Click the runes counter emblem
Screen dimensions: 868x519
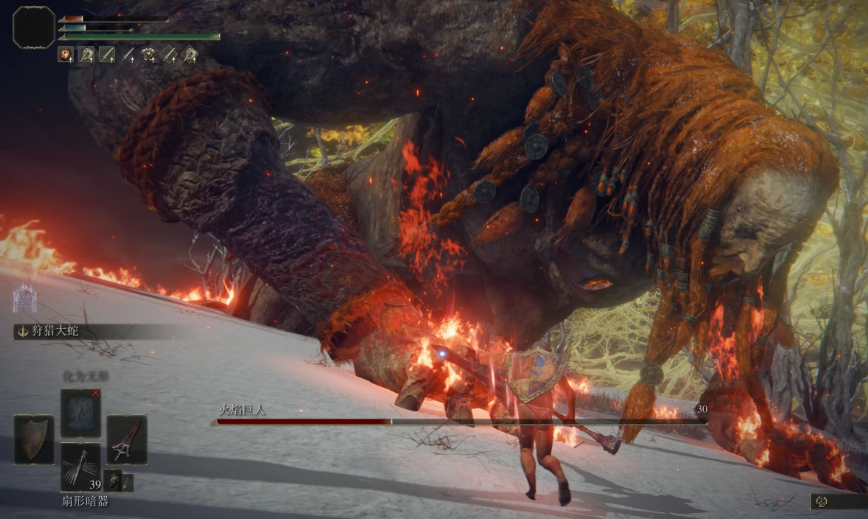tap(820, 500)
